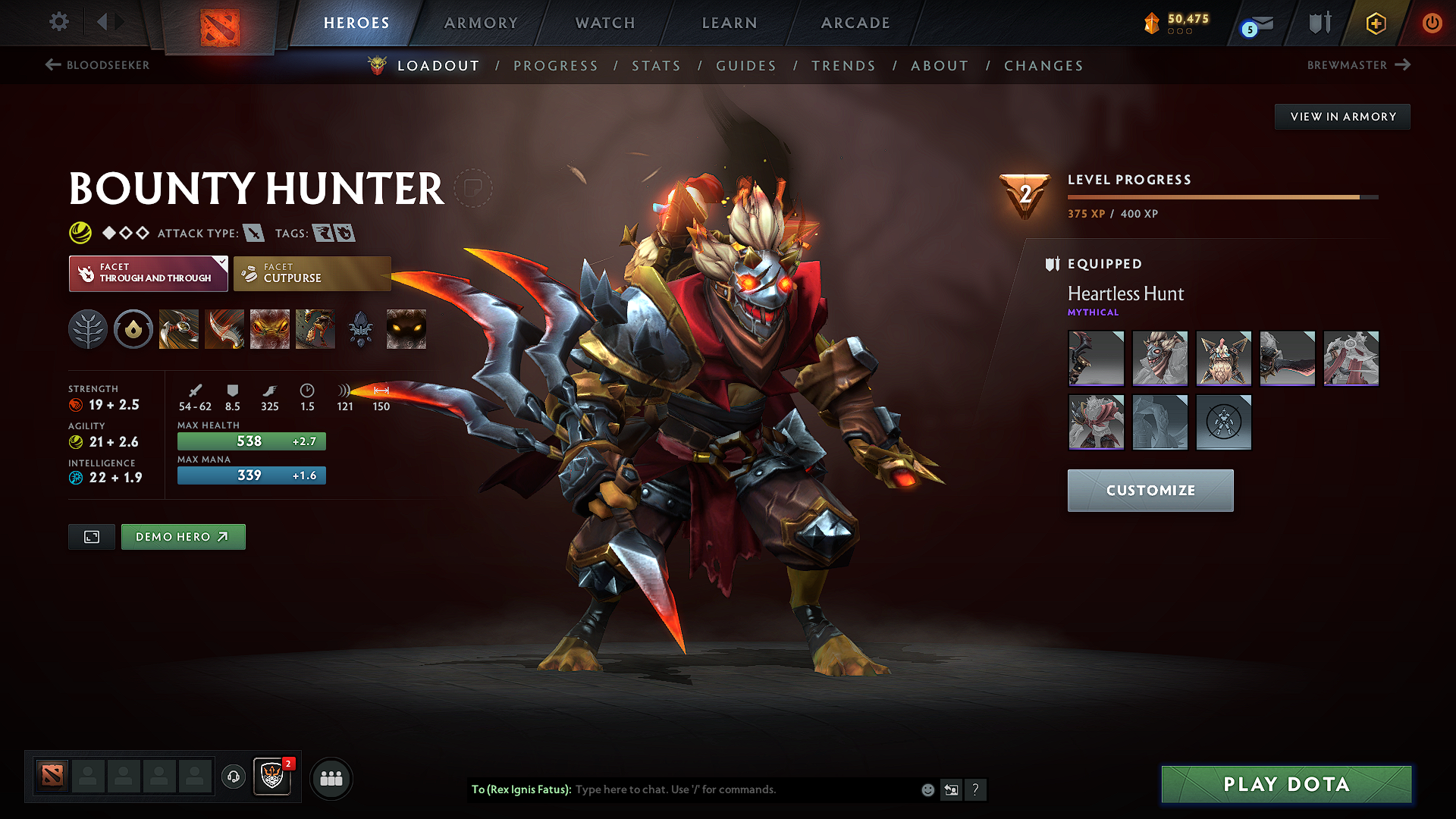Switch to the Cutpurse facet

point(312,273)
